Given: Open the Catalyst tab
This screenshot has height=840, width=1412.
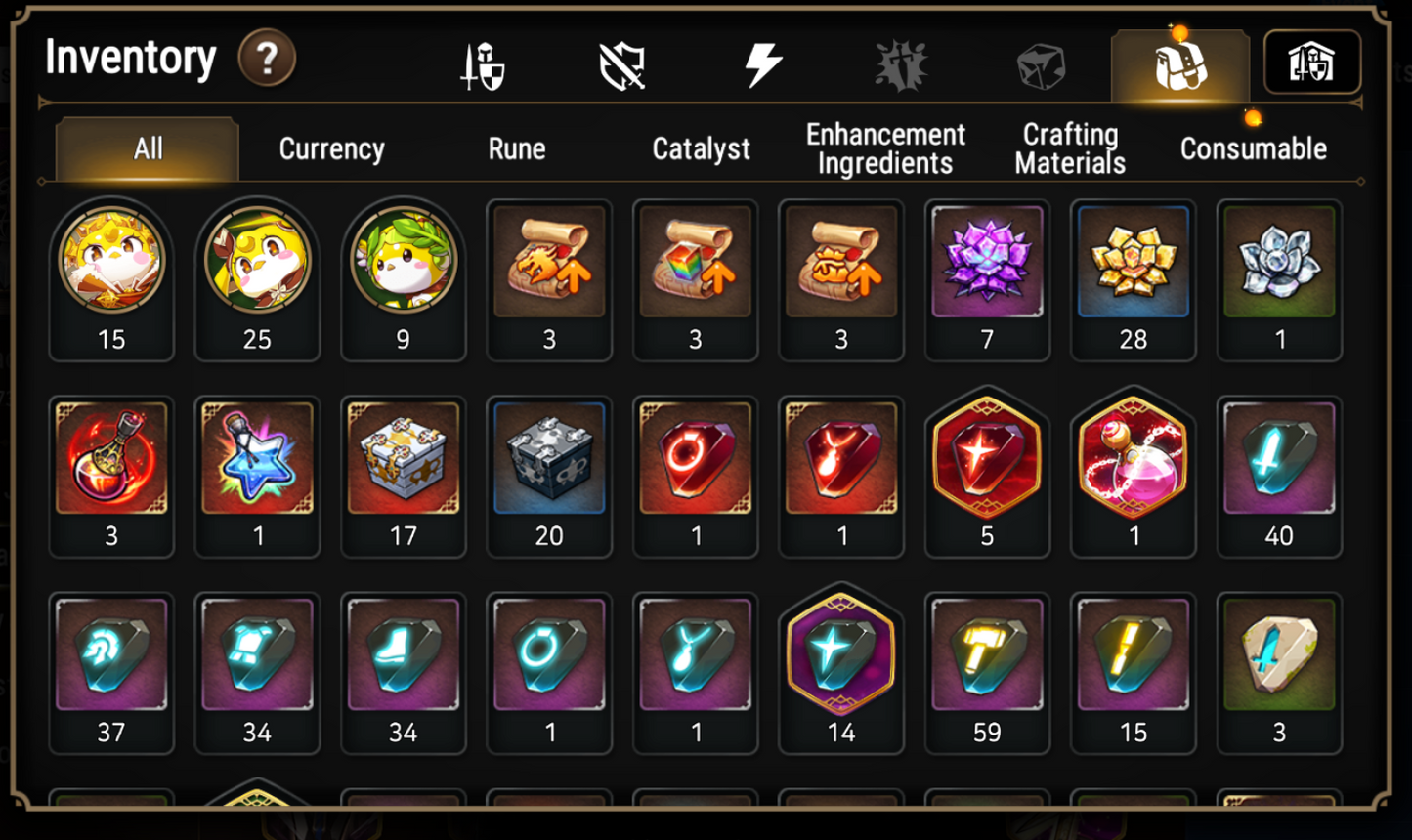Looking at the screenshot, I should (x=701, y=148).
